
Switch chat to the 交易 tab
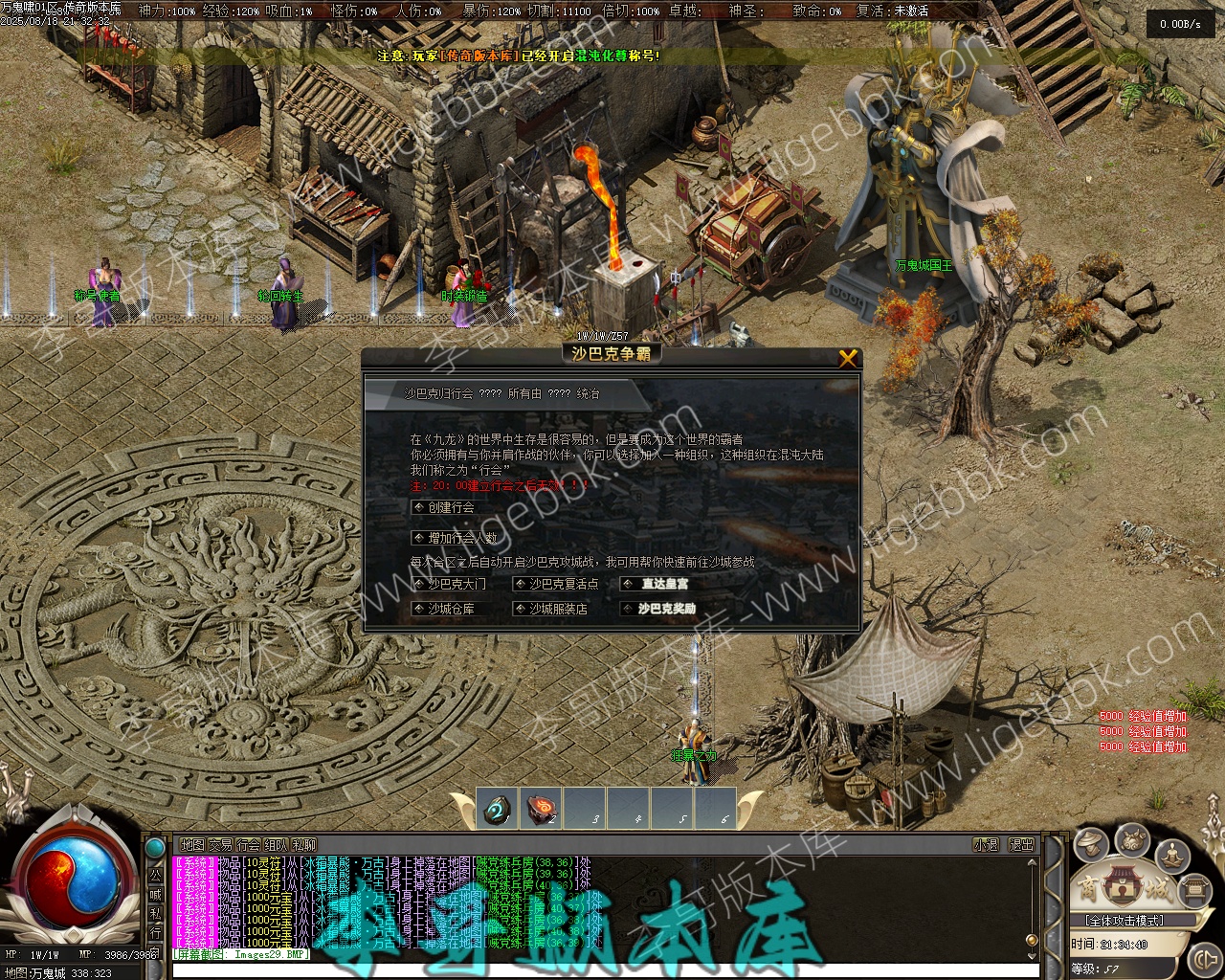pyautogui.click(x=220, y=845)
